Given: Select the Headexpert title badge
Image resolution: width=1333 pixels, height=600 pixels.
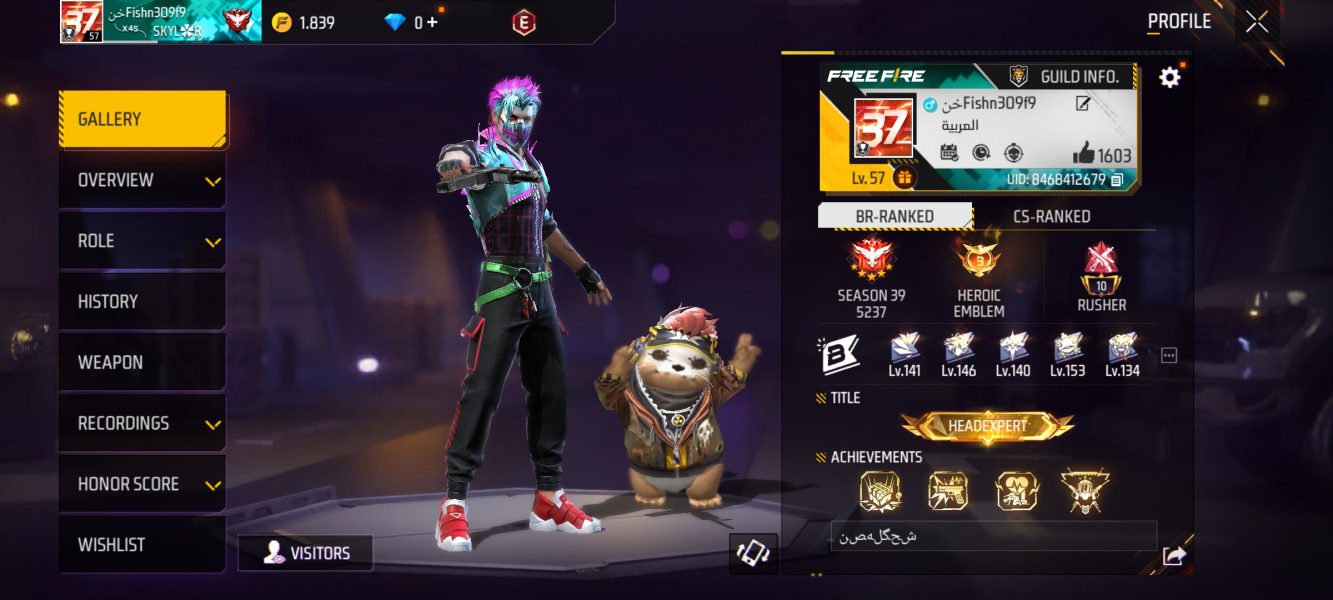Looking at the screenshot, I should pyautogui.click(x=987, y=426).
